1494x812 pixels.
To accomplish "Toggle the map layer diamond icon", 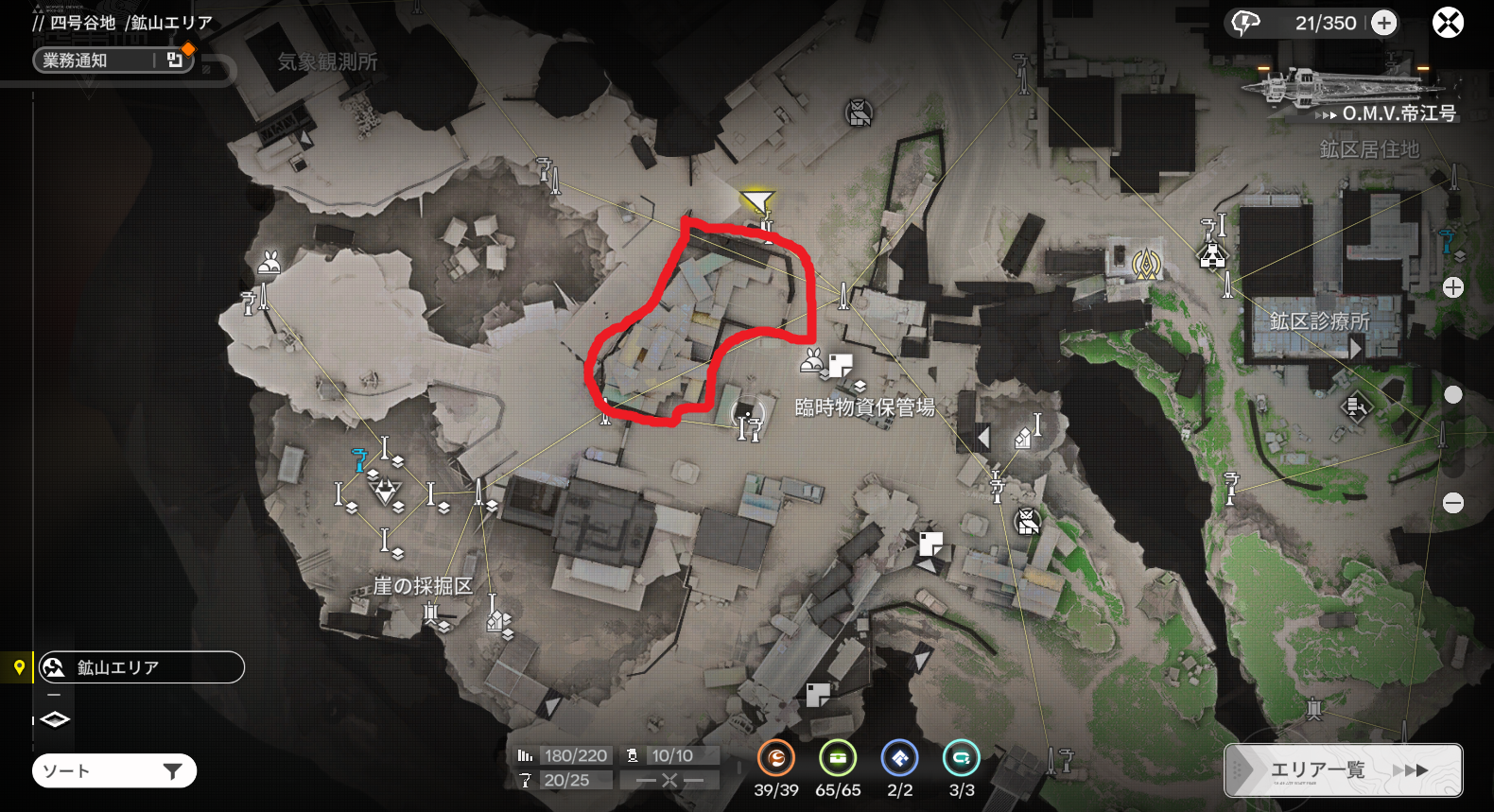I will pos(55,720).
